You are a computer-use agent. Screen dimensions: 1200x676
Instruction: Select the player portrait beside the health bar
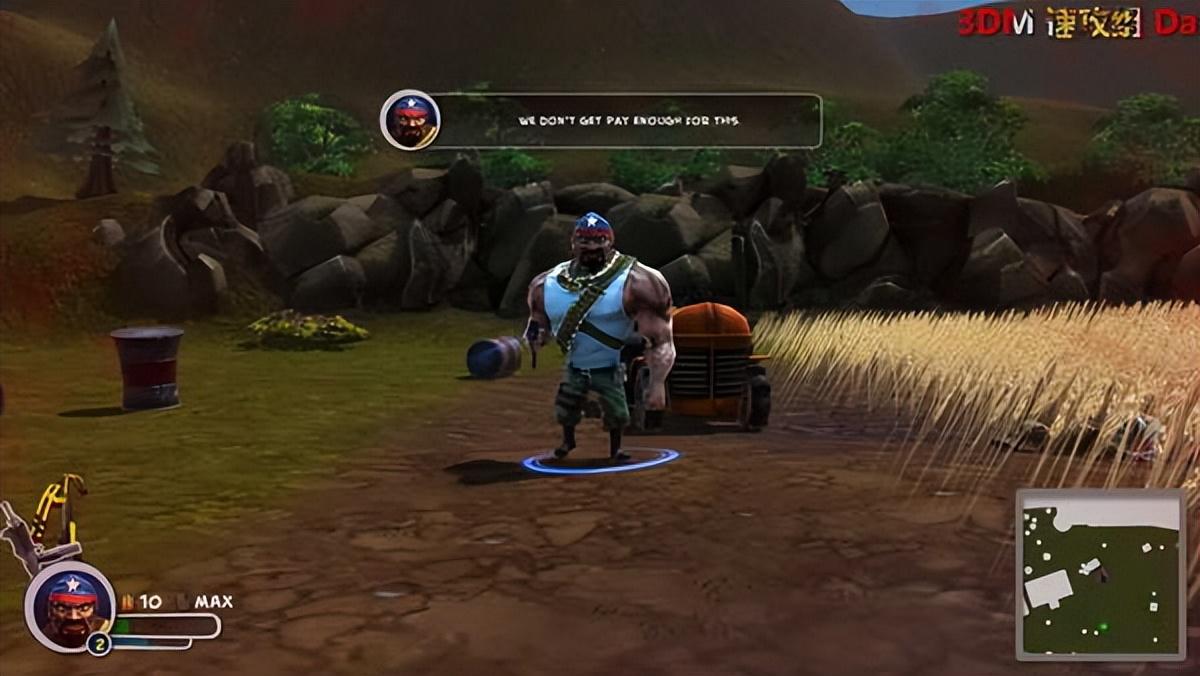coord(70,606)
